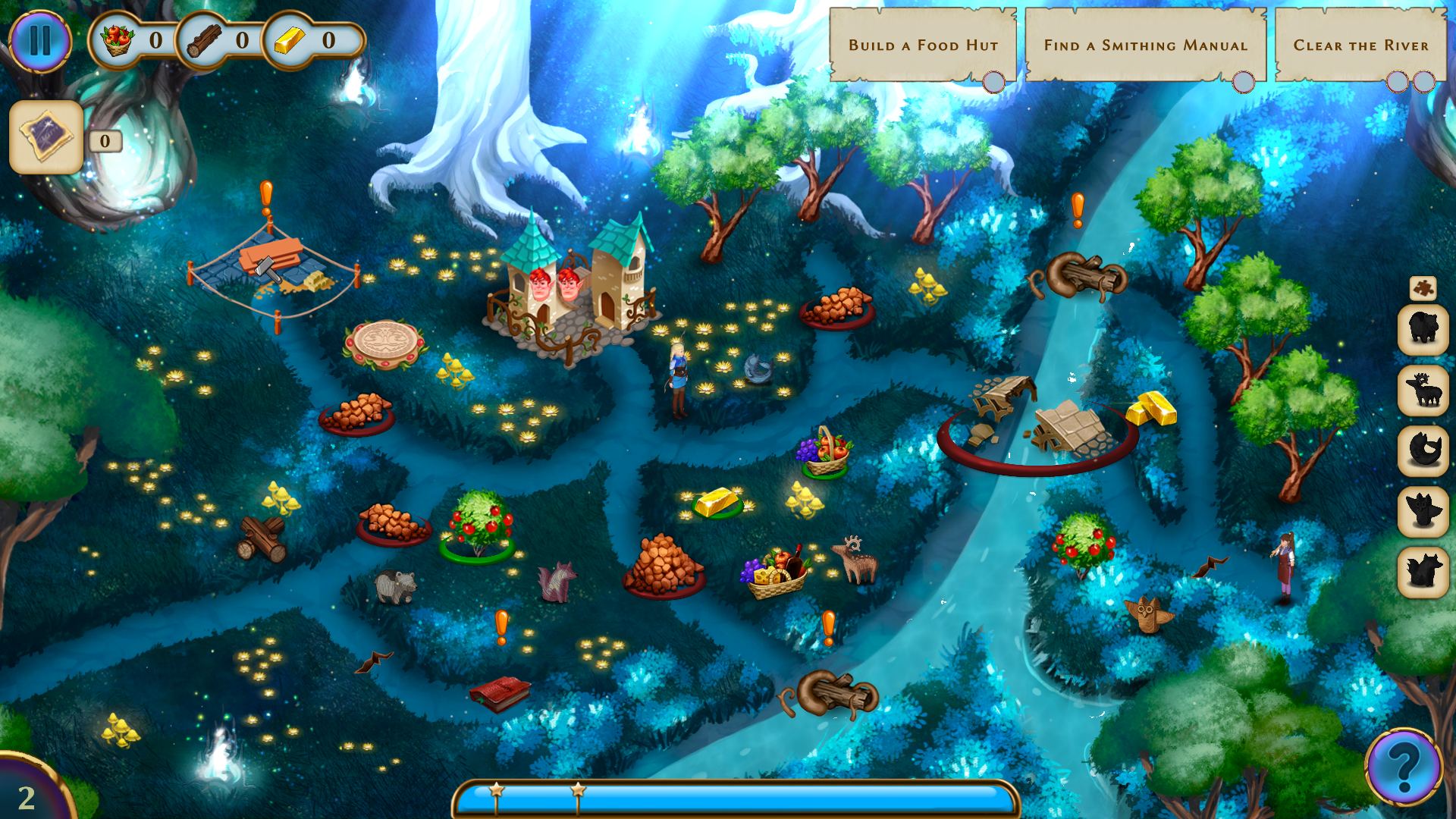Click the circle under Find a Smithing Manual

click(1245, 79)
